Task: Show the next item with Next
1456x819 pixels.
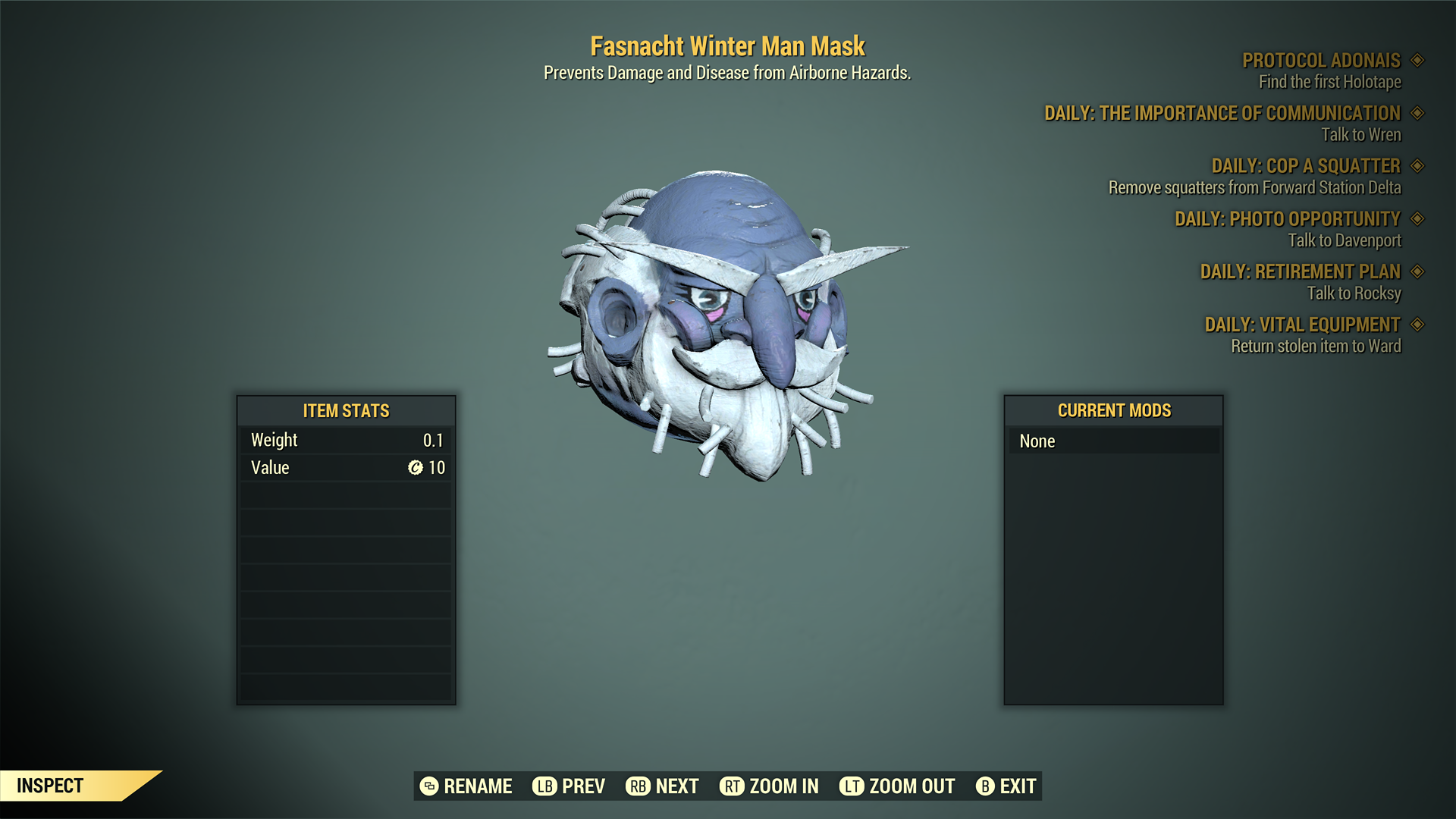Action: click(662, 786)
